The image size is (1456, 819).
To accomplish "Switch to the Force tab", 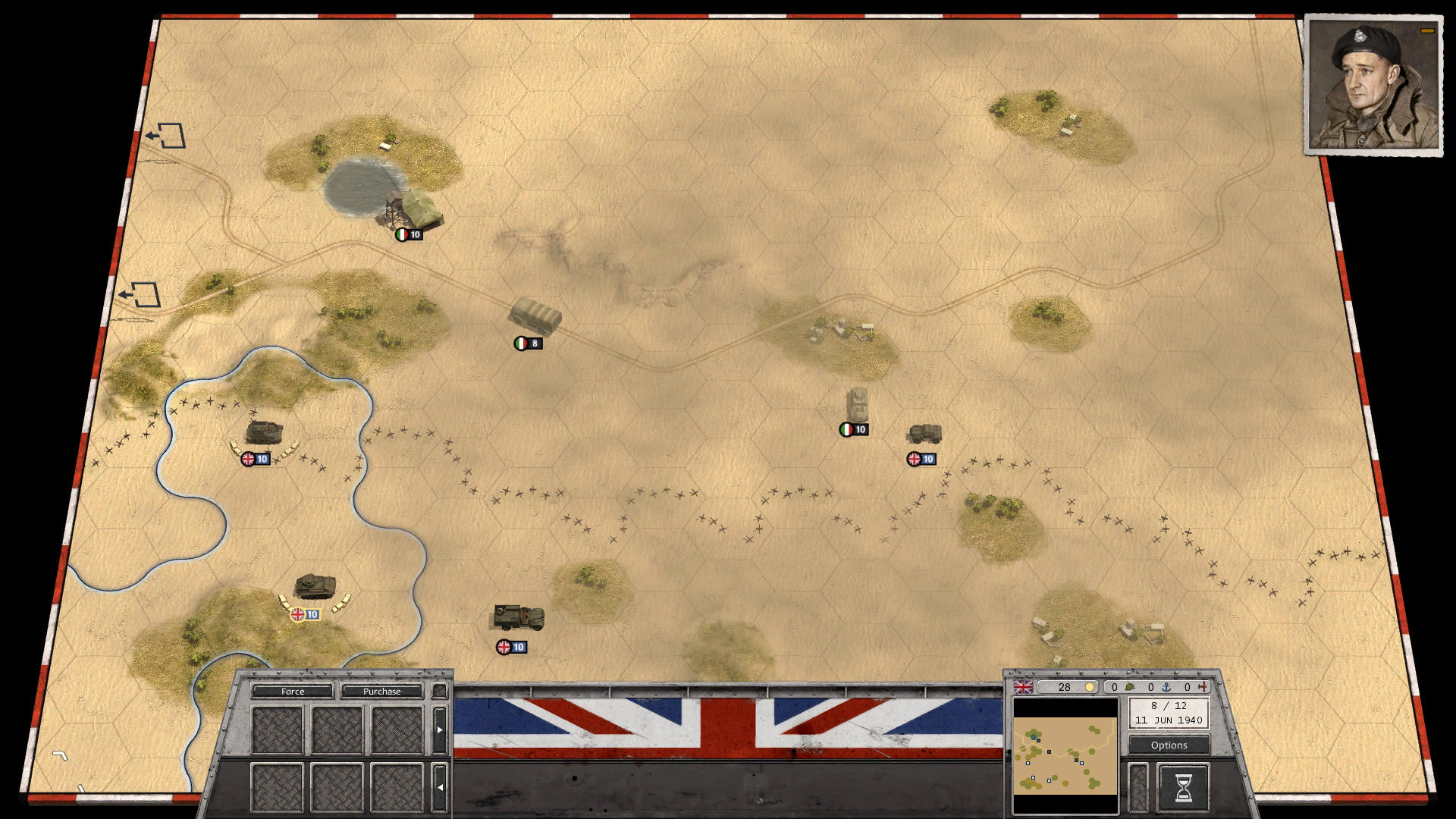I will [293, 692].
